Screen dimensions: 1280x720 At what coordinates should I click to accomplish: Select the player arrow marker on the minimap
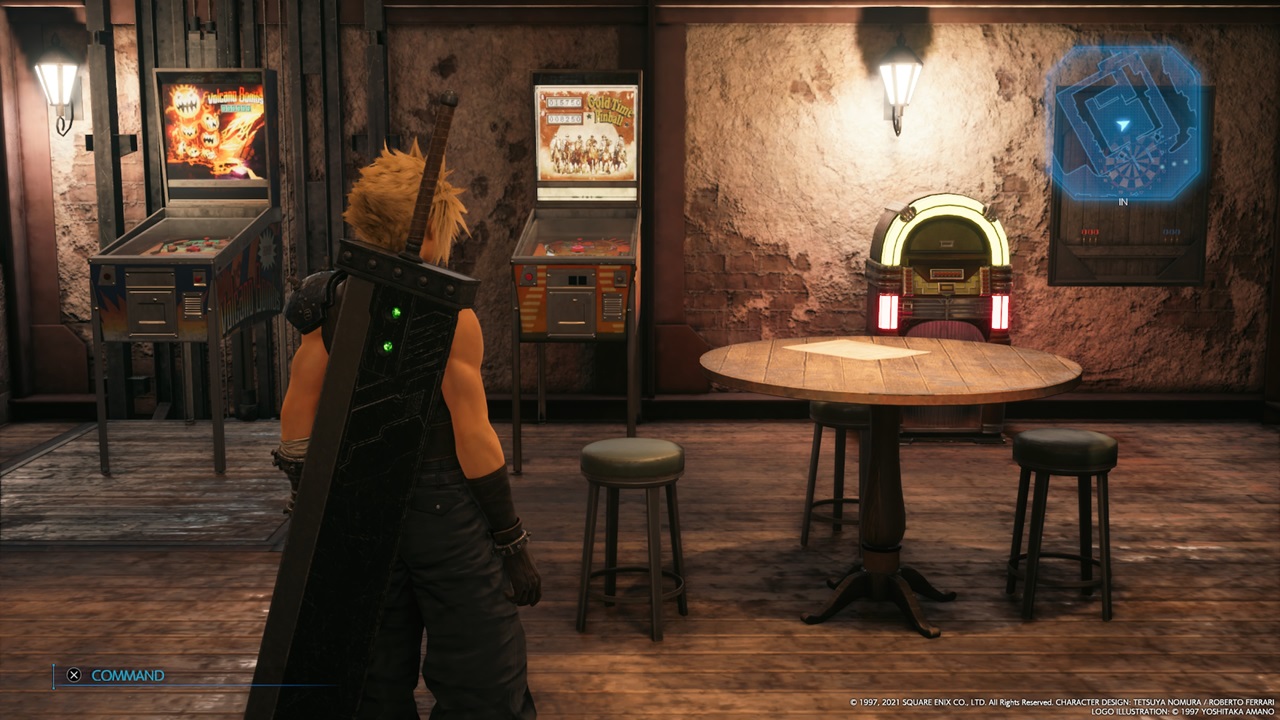[x=1123, y=125]
